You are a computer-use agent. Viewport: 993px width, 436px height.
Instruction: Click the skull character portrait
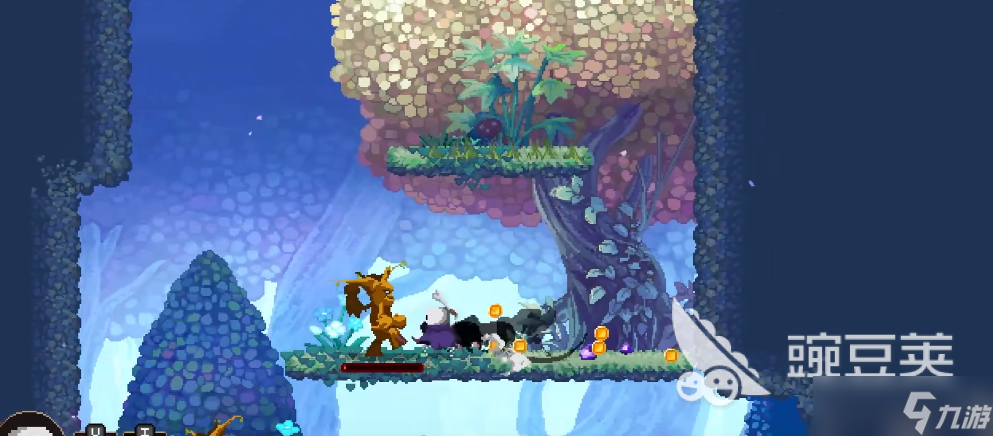pyautogui.click(x=32, y=426)
